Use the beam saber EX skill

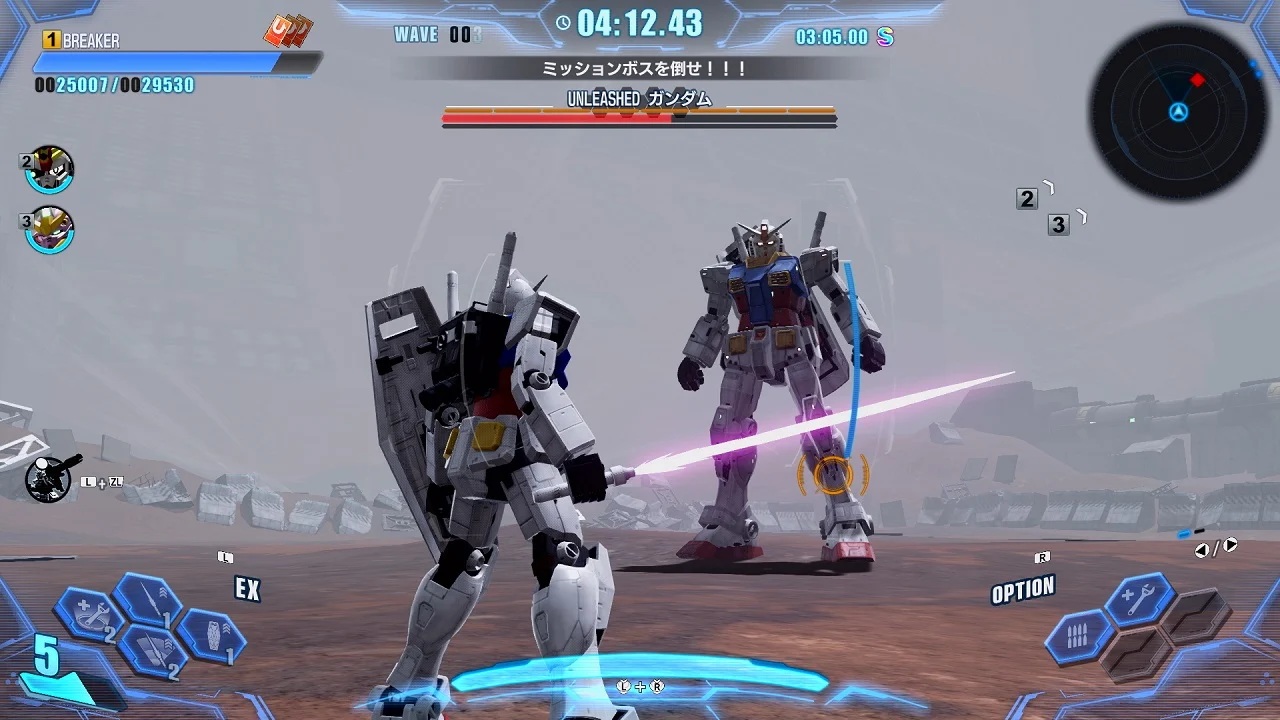147,600
